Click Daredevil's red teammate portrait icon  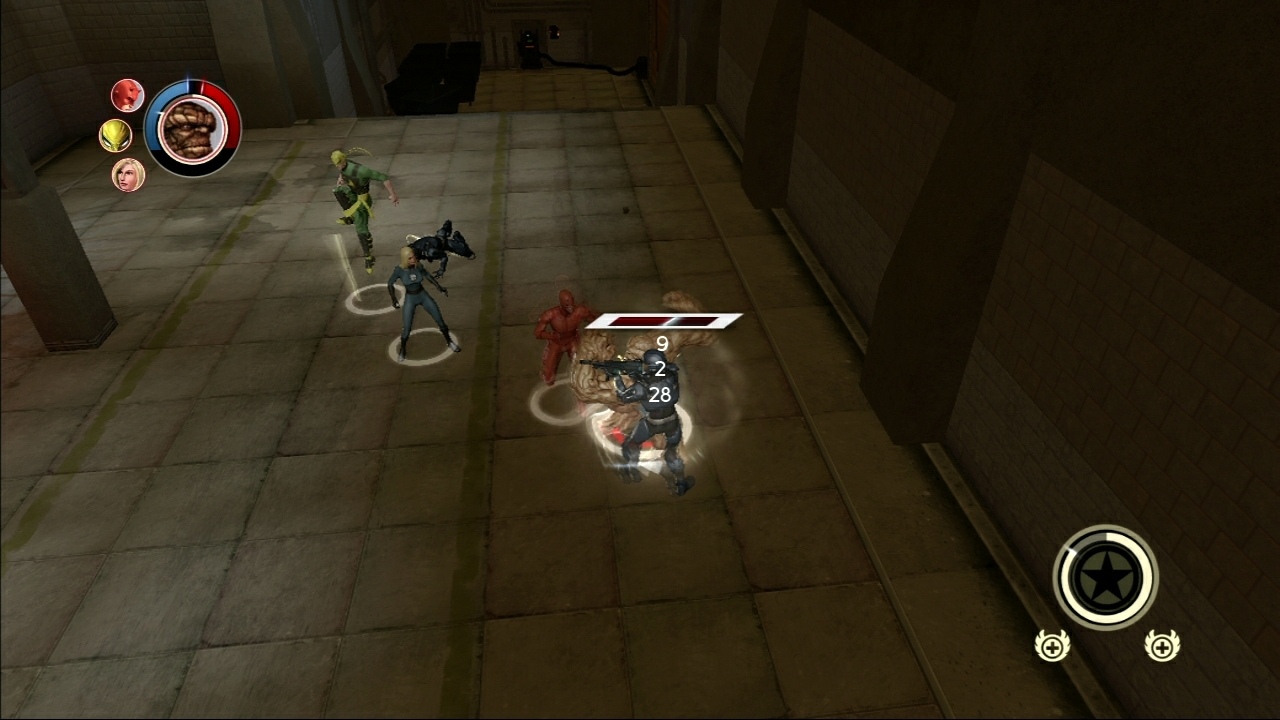(x=128, y=96)
